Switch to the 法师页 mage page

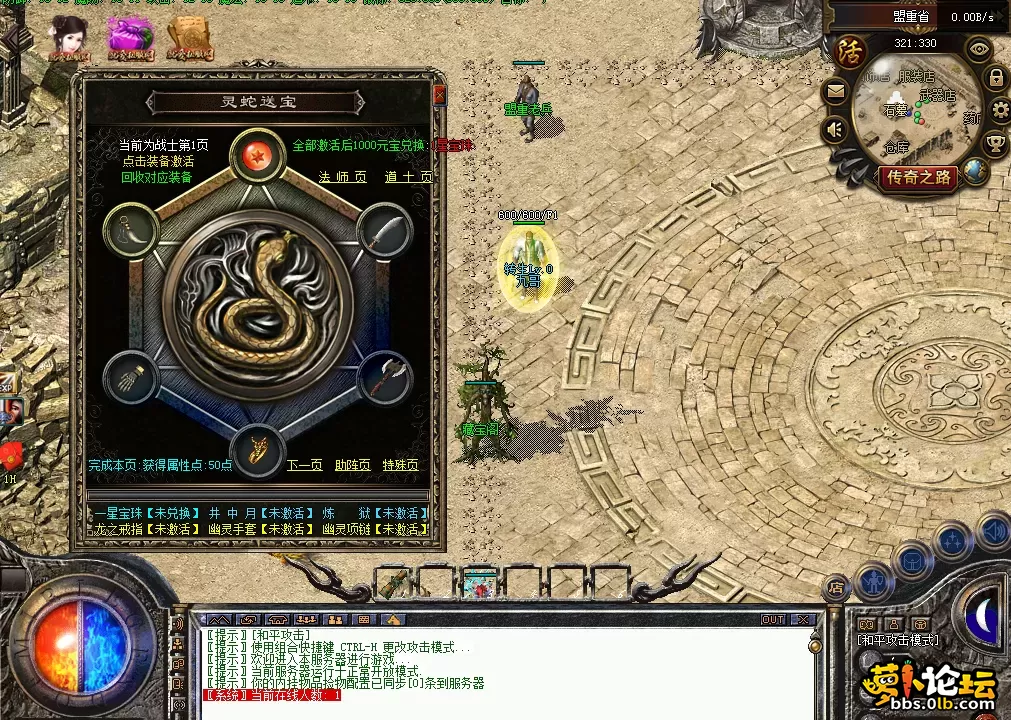[339, 177]
